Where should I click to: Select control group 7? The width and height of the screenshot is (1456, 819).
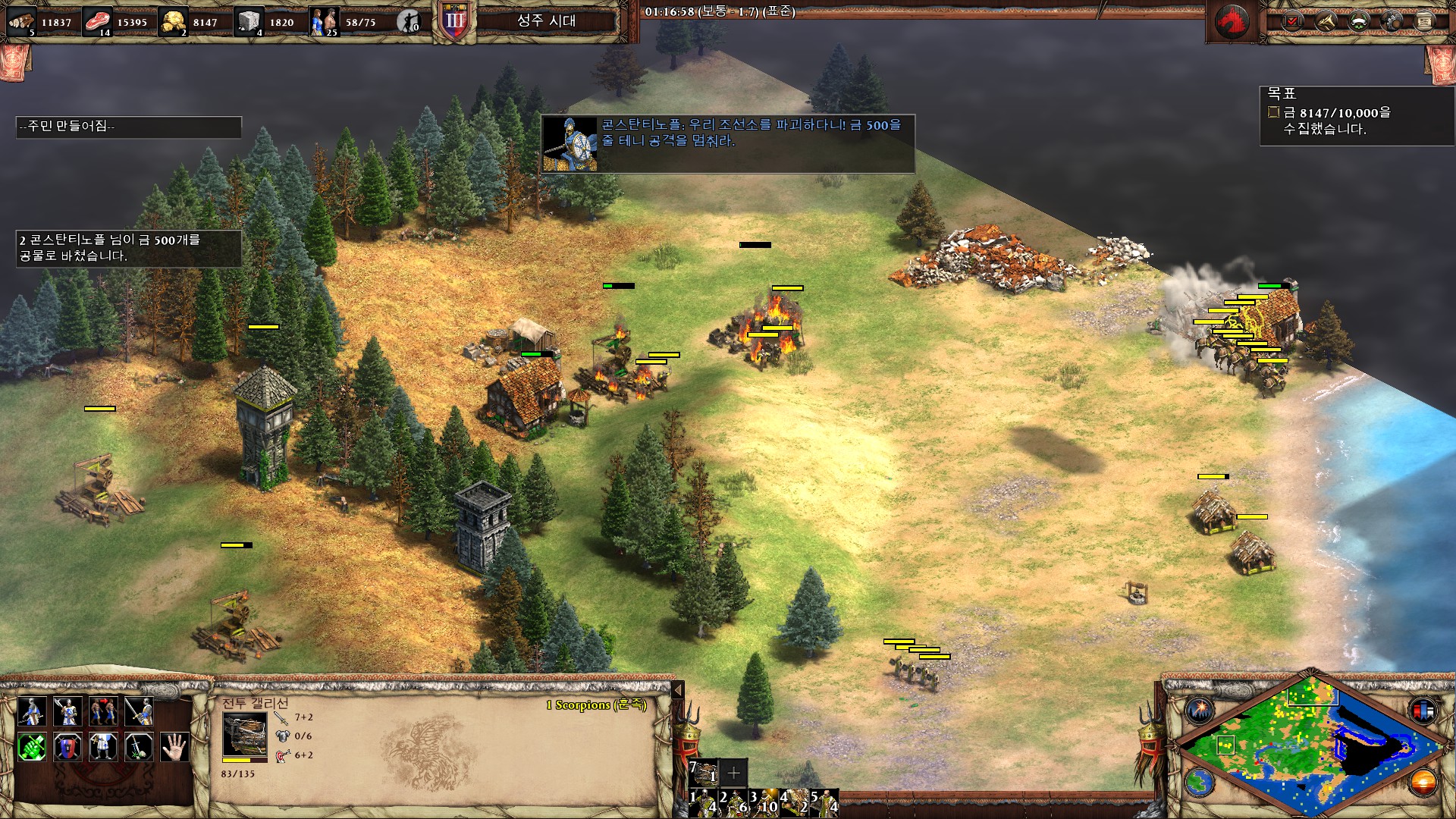(703, 773)
